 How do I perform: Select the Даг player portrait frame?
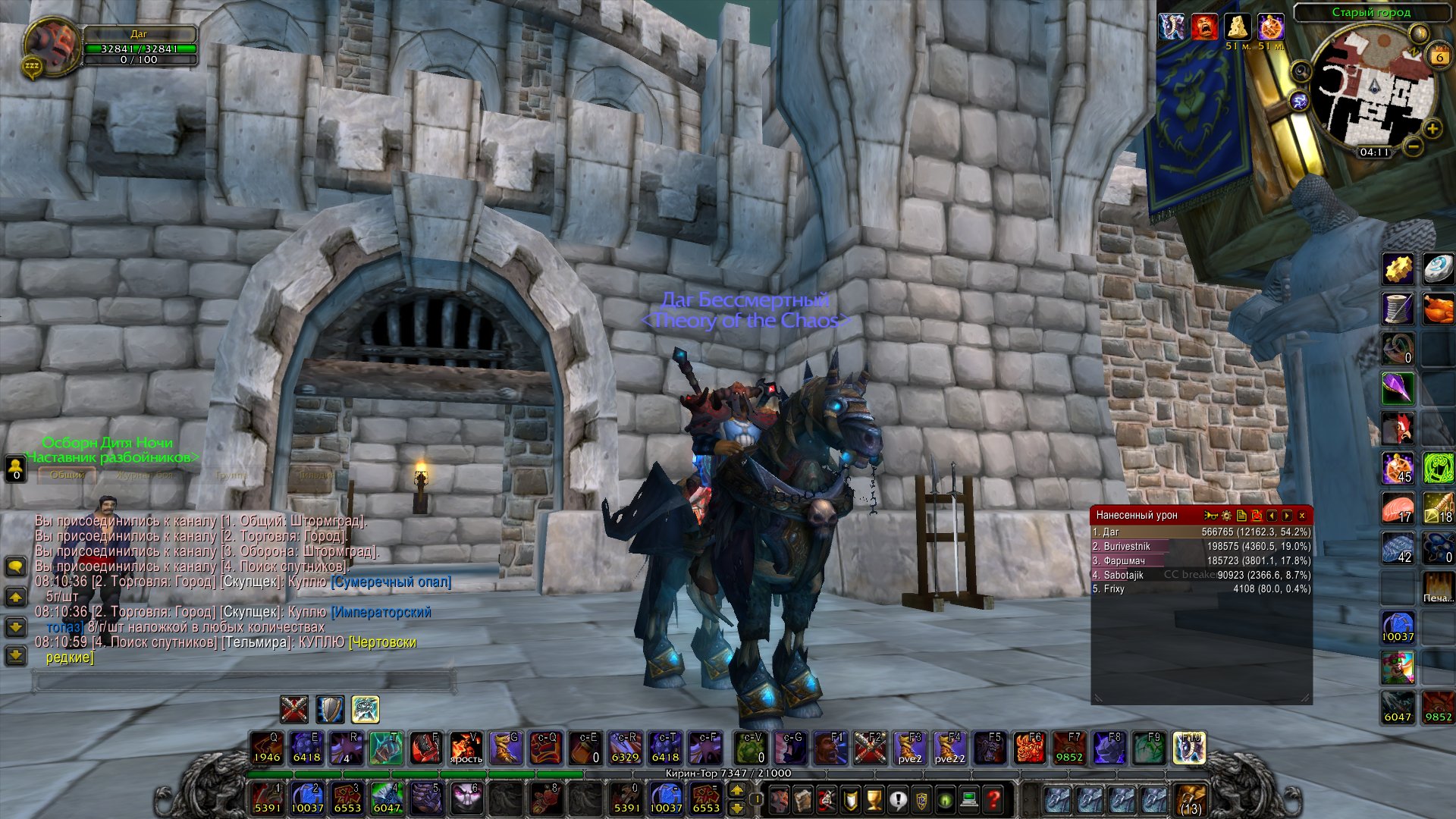point(52,43)
